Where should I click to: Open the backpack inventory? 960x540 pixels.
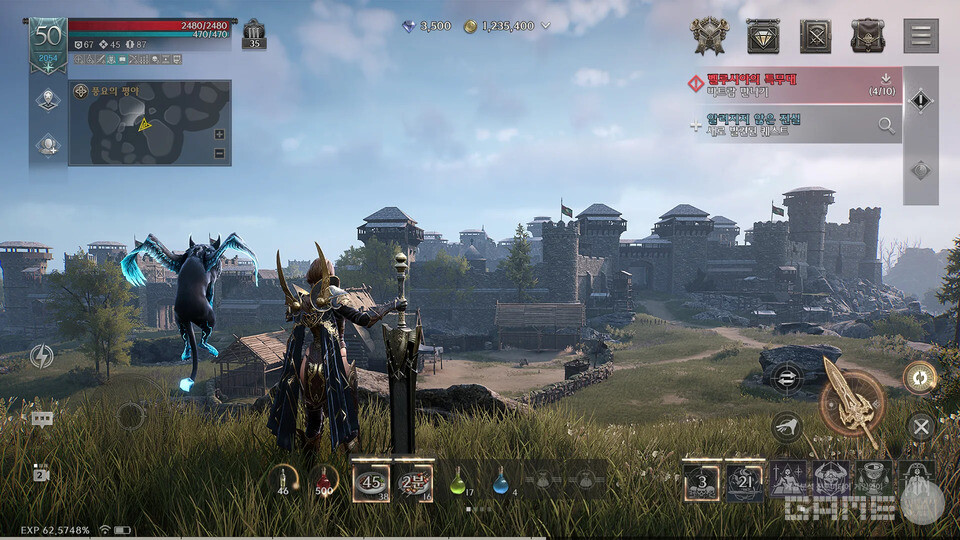[x=867, y=36]
